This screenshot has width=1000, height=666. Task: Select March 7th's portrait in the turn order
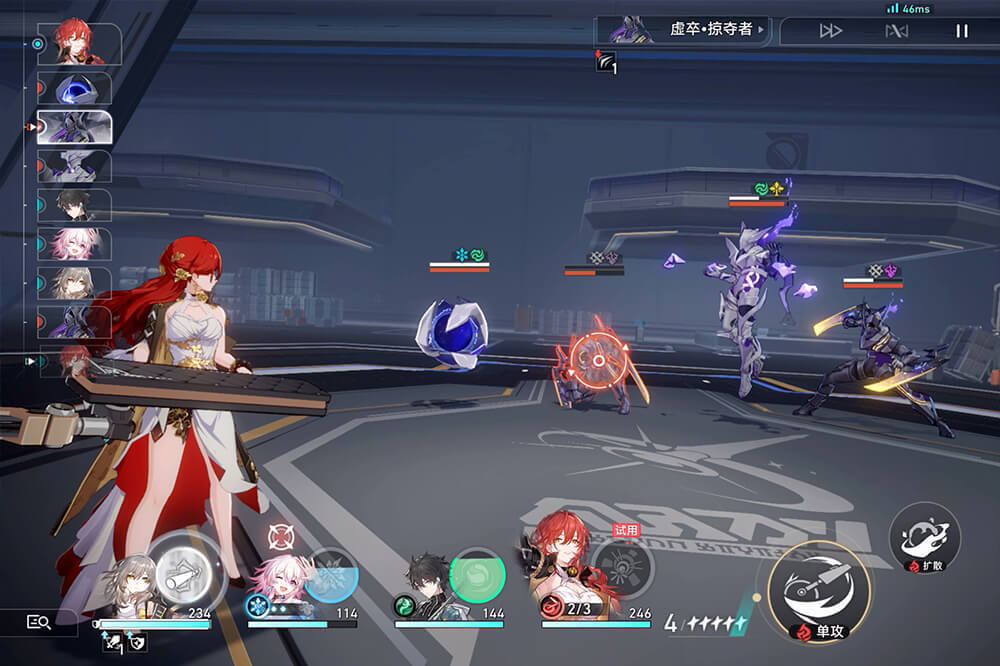[75, 244]
